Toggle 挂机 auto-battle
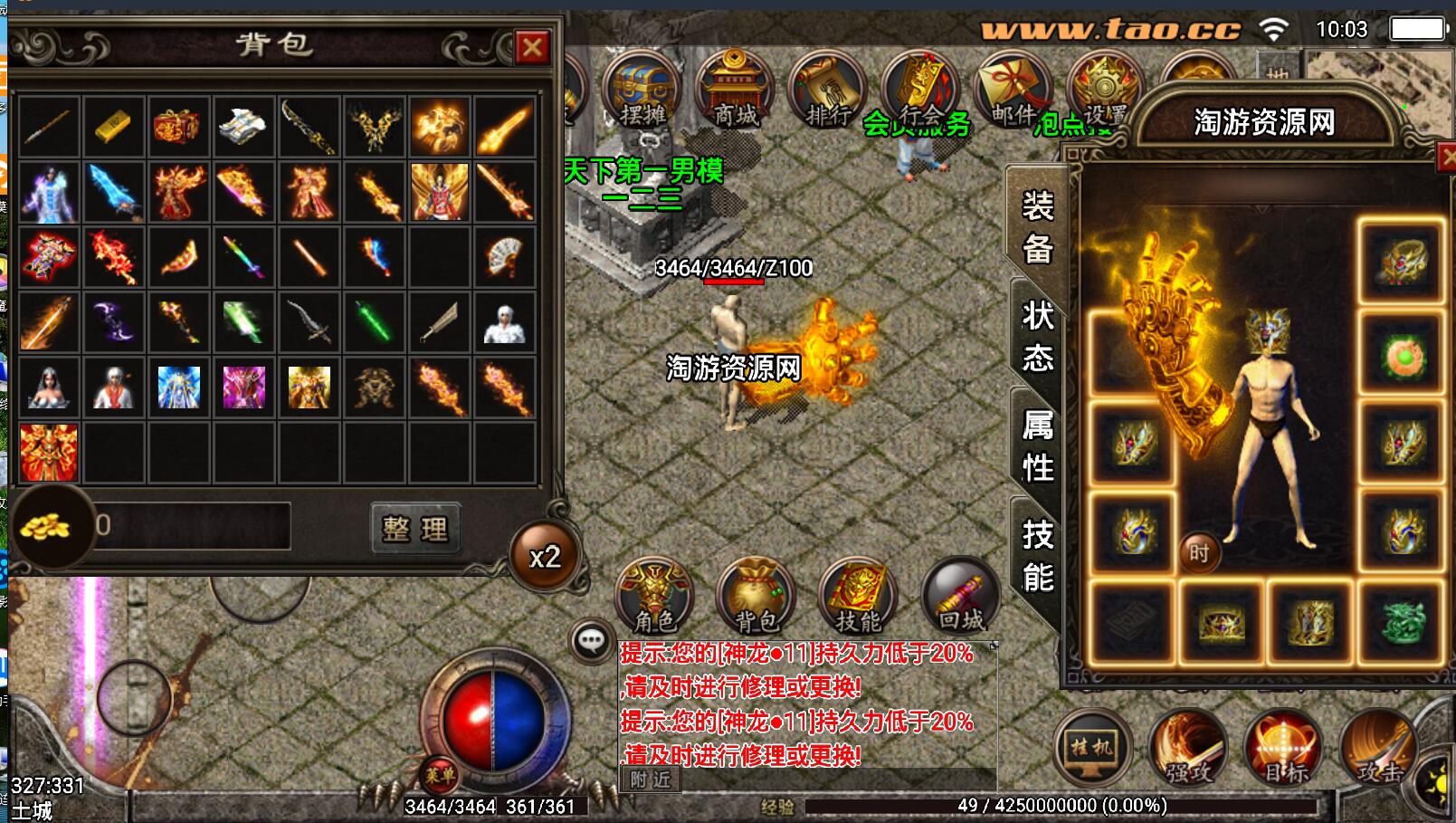The height and width of the screenshot is (823, 1456). click(1092, 748)
